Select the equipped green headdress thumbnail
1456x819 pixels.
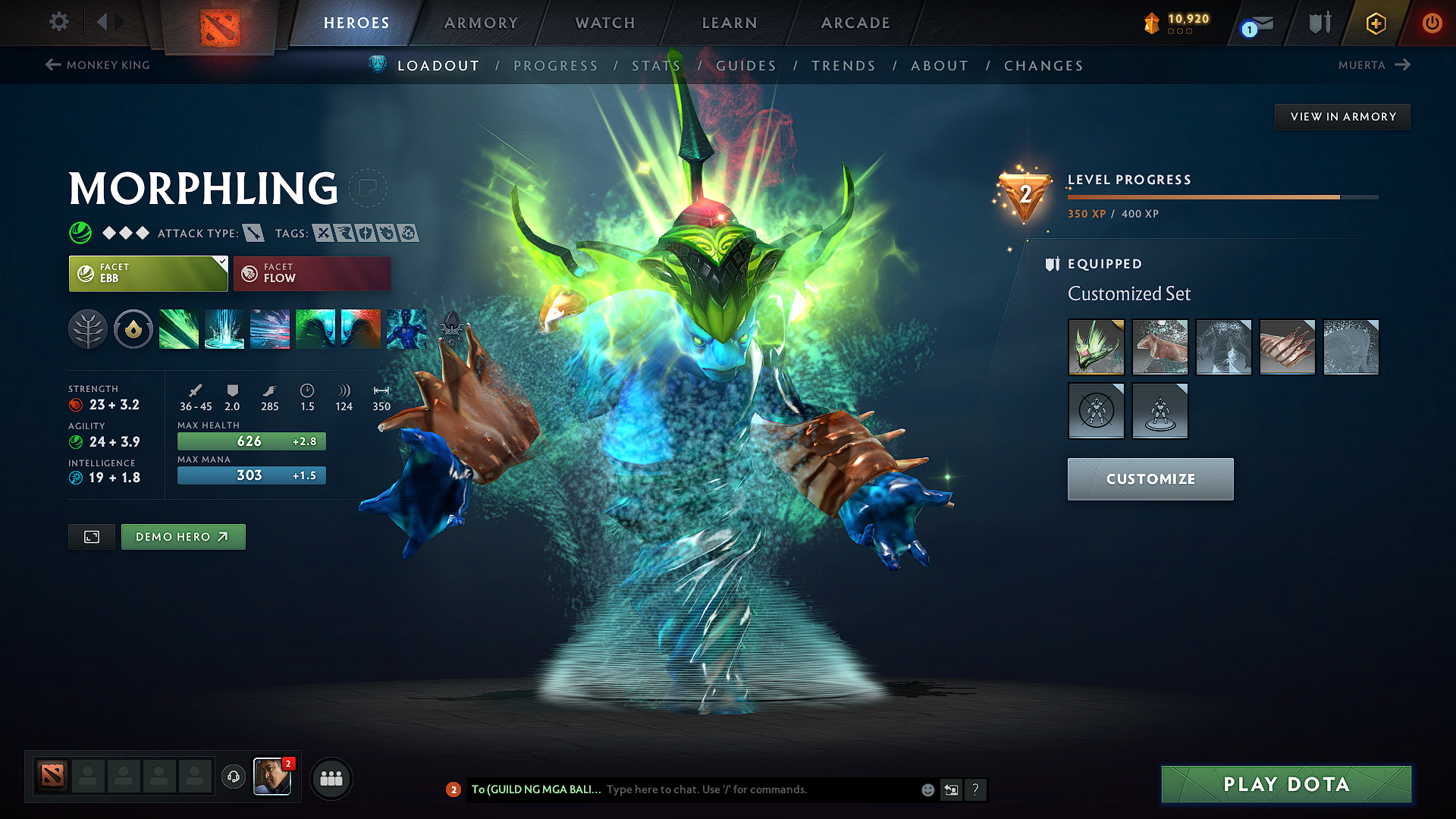click(x=1096, y=347)
